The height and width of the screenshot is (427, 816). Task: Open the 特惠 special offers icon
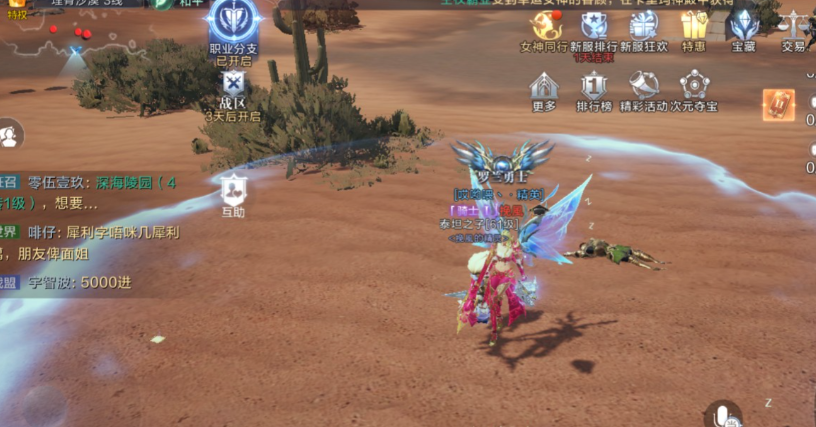[x=693, y=26]
